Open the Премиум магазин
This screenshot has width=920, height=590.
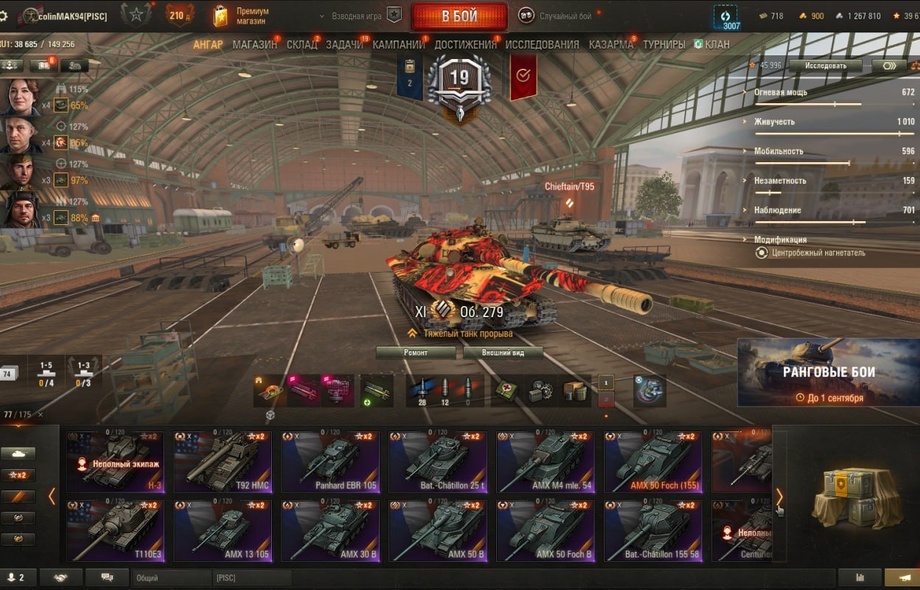pos(243,15)
